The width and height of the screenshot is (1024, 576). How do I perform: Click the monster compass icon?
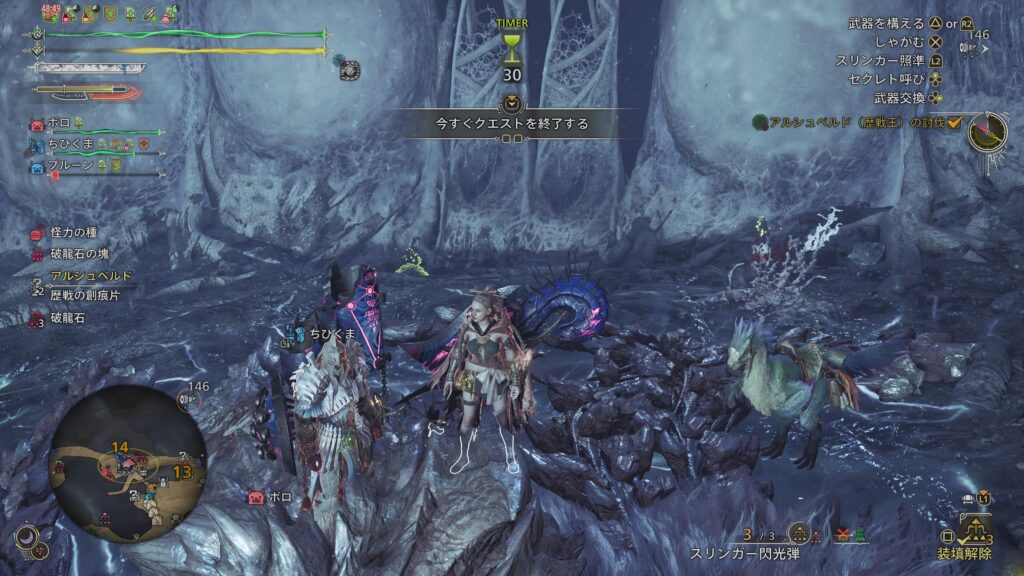[986, 130]
